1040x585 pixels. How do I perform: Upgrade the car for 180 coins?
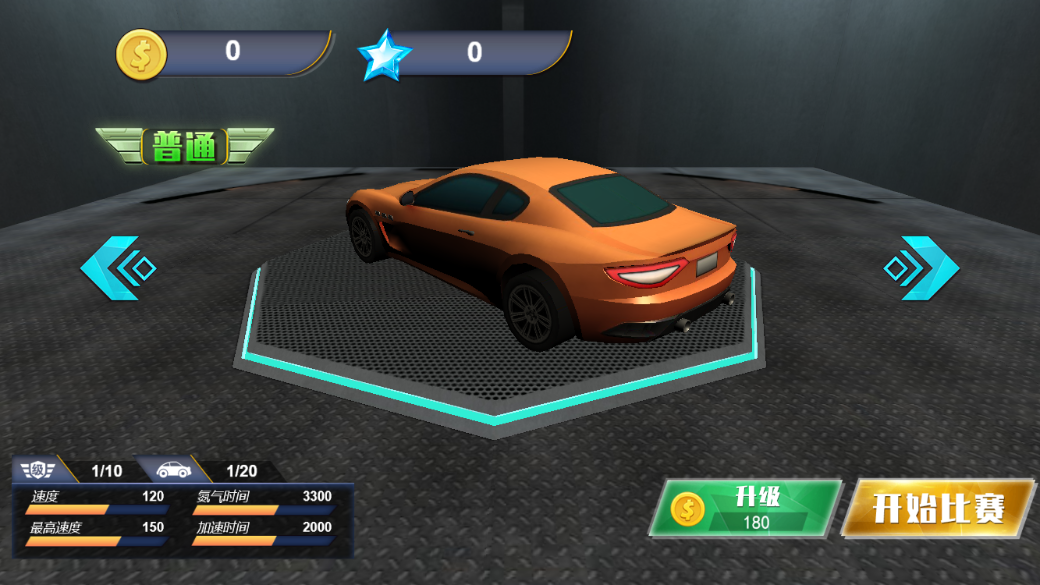pyautogui.click(x=746, y=508)
